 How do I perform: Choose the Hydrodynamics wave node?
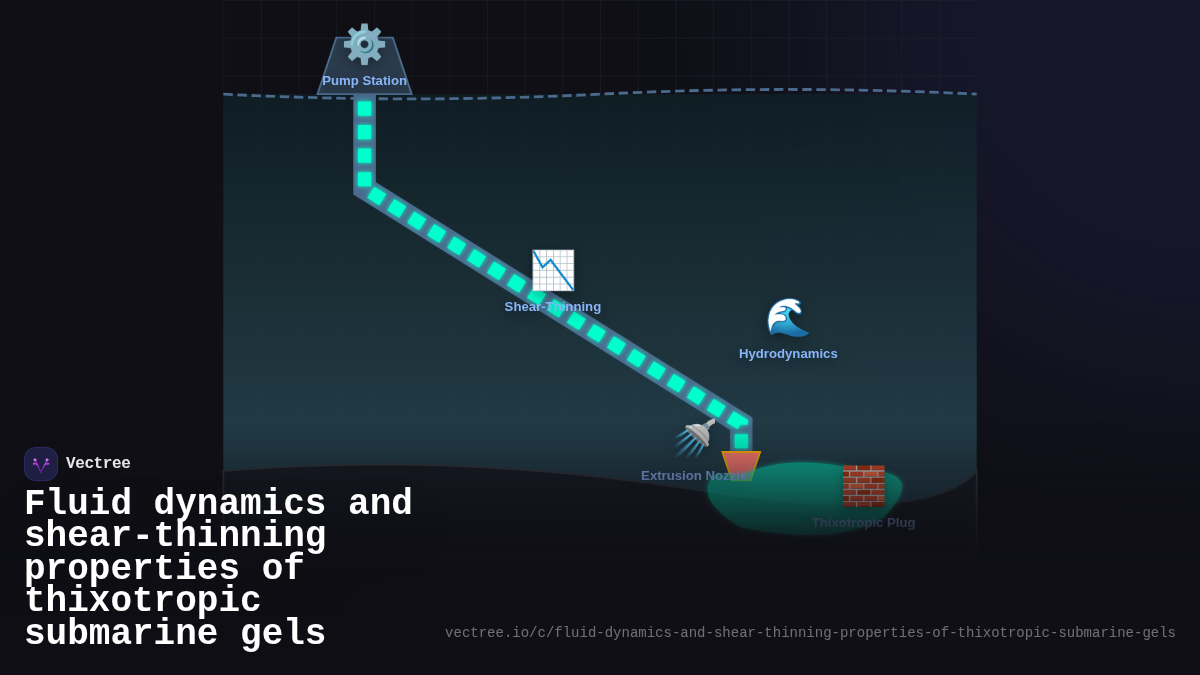click(787, 318)
